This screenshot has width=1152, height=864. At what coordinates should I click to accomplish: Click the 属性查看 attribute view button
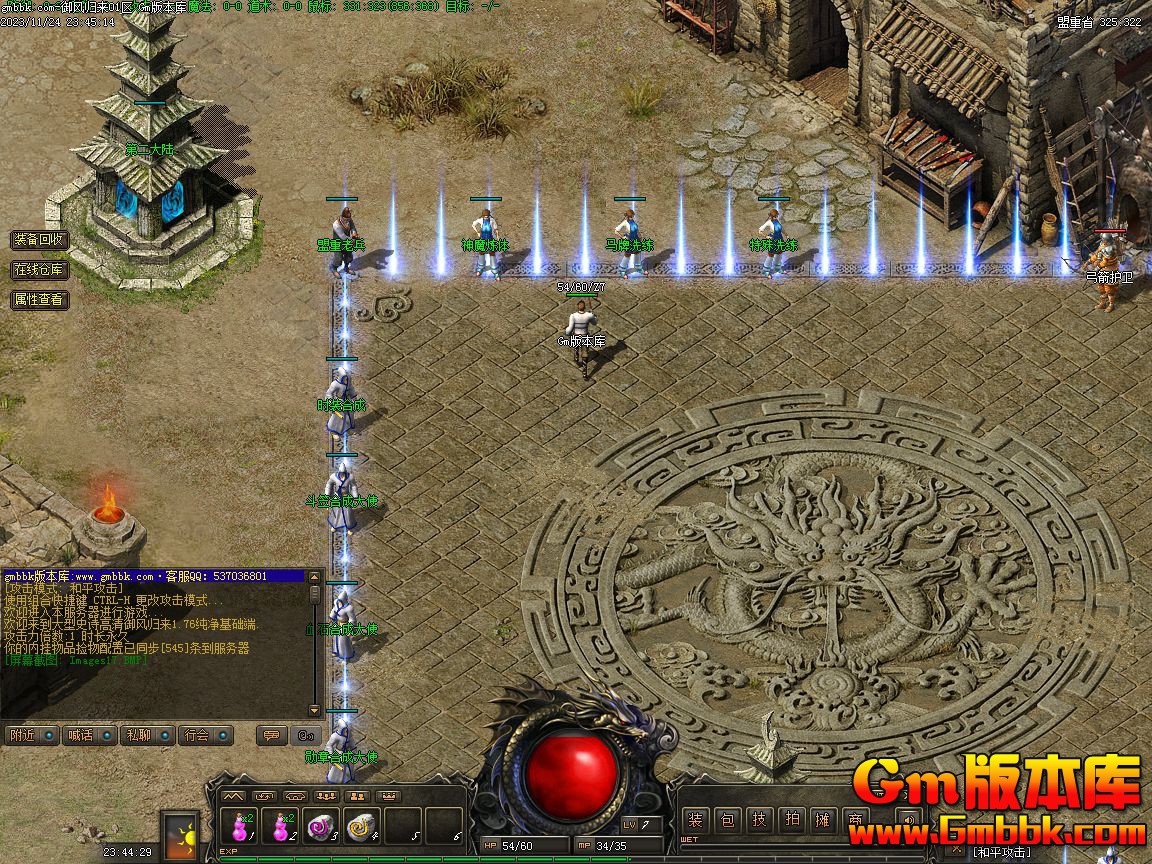(39, 299)
